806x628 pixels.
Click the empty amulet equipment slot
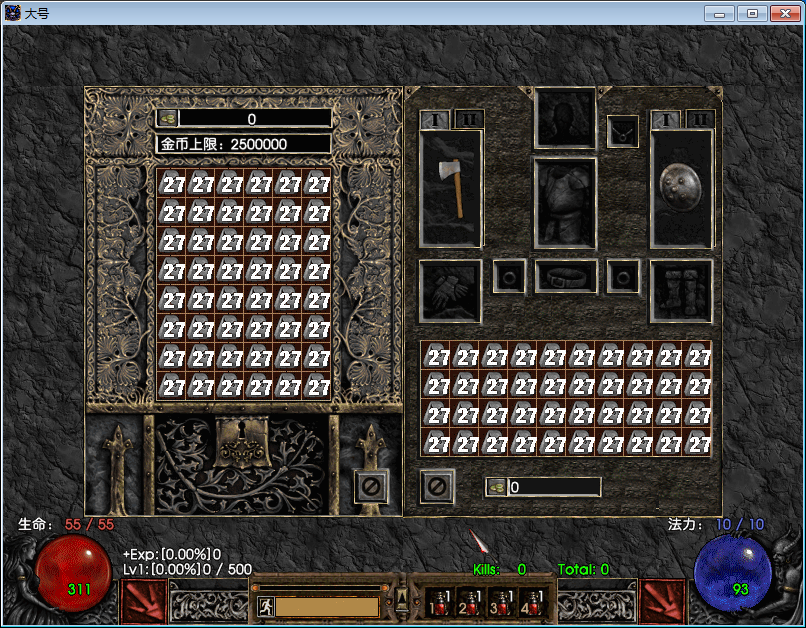click(622, 131)
